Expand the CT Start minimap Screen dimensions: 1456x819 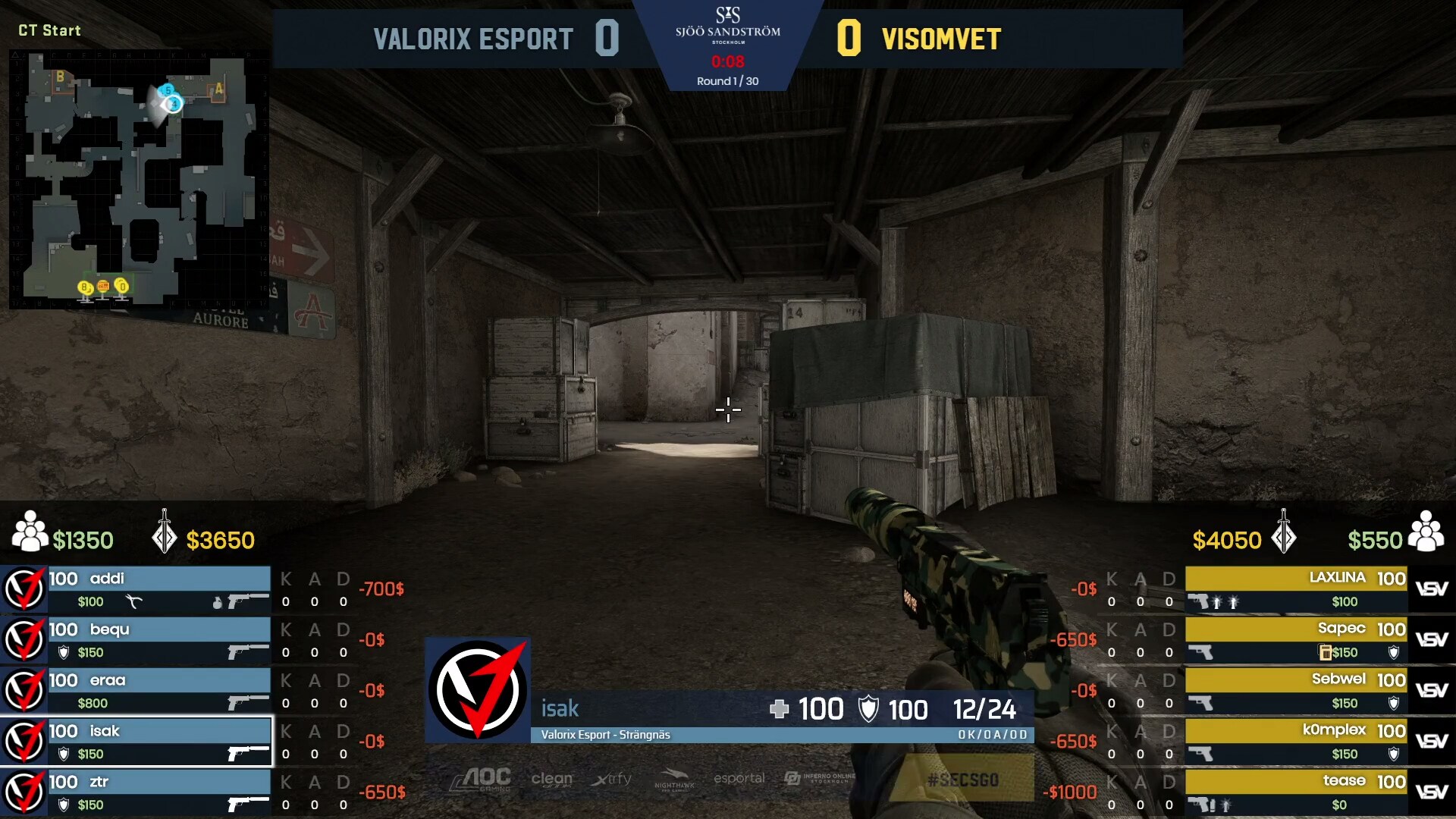pos(136,178)
